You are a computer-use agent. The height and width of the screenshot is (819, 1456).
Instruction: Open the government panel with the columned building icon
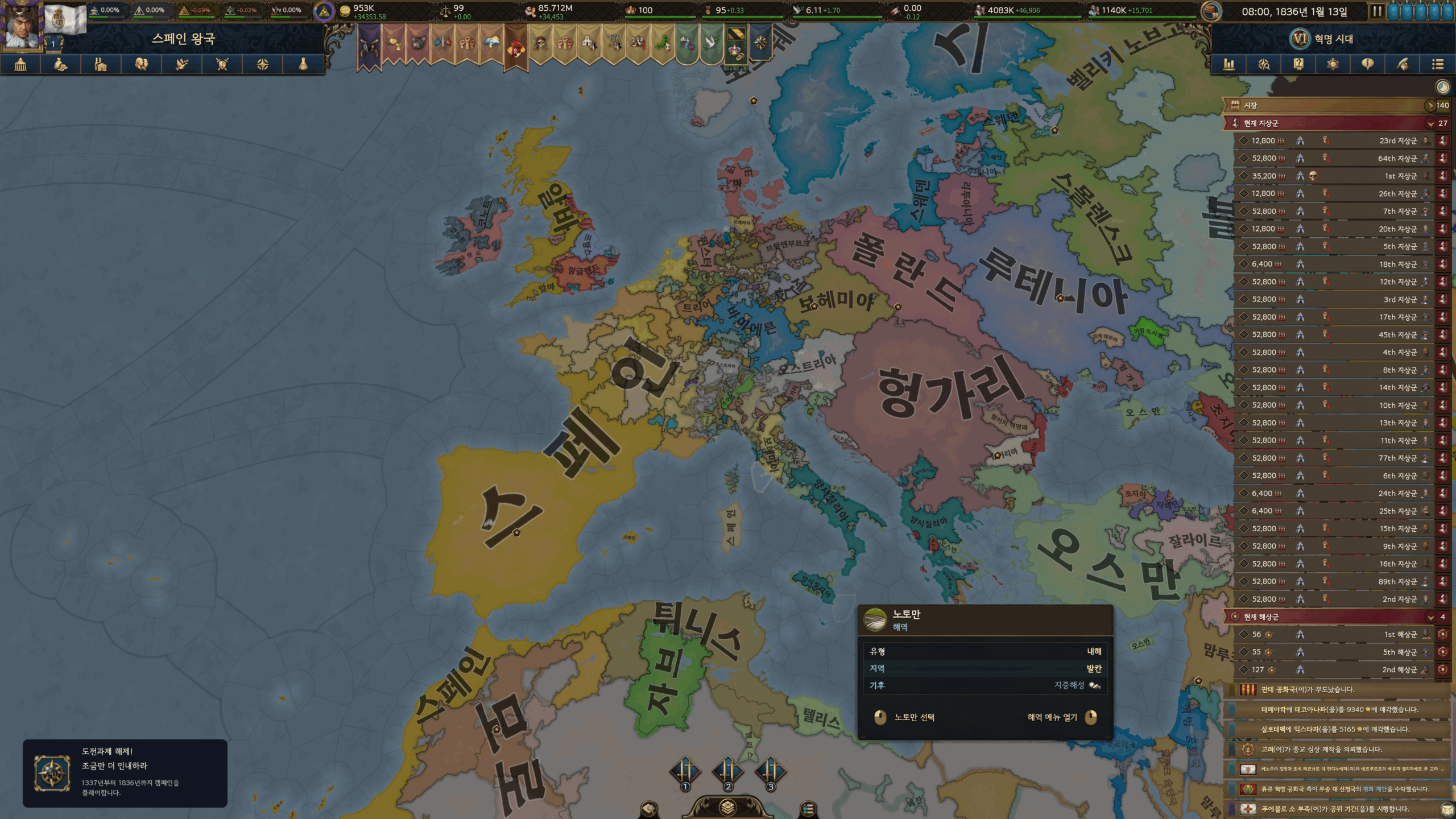click(20, 64)
